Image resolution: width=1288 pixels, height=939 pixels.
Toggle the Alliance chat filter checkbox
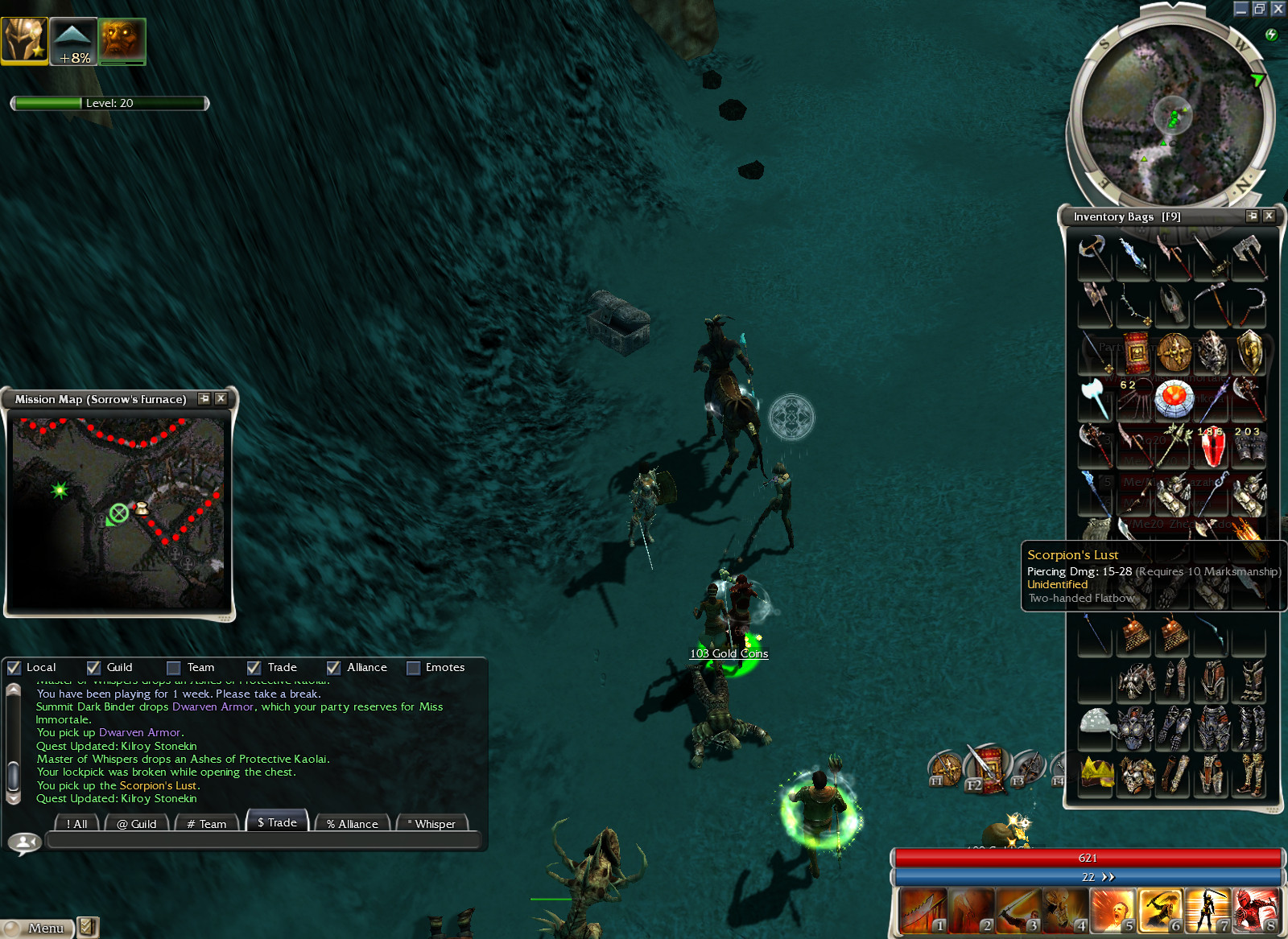pos(333,667)
